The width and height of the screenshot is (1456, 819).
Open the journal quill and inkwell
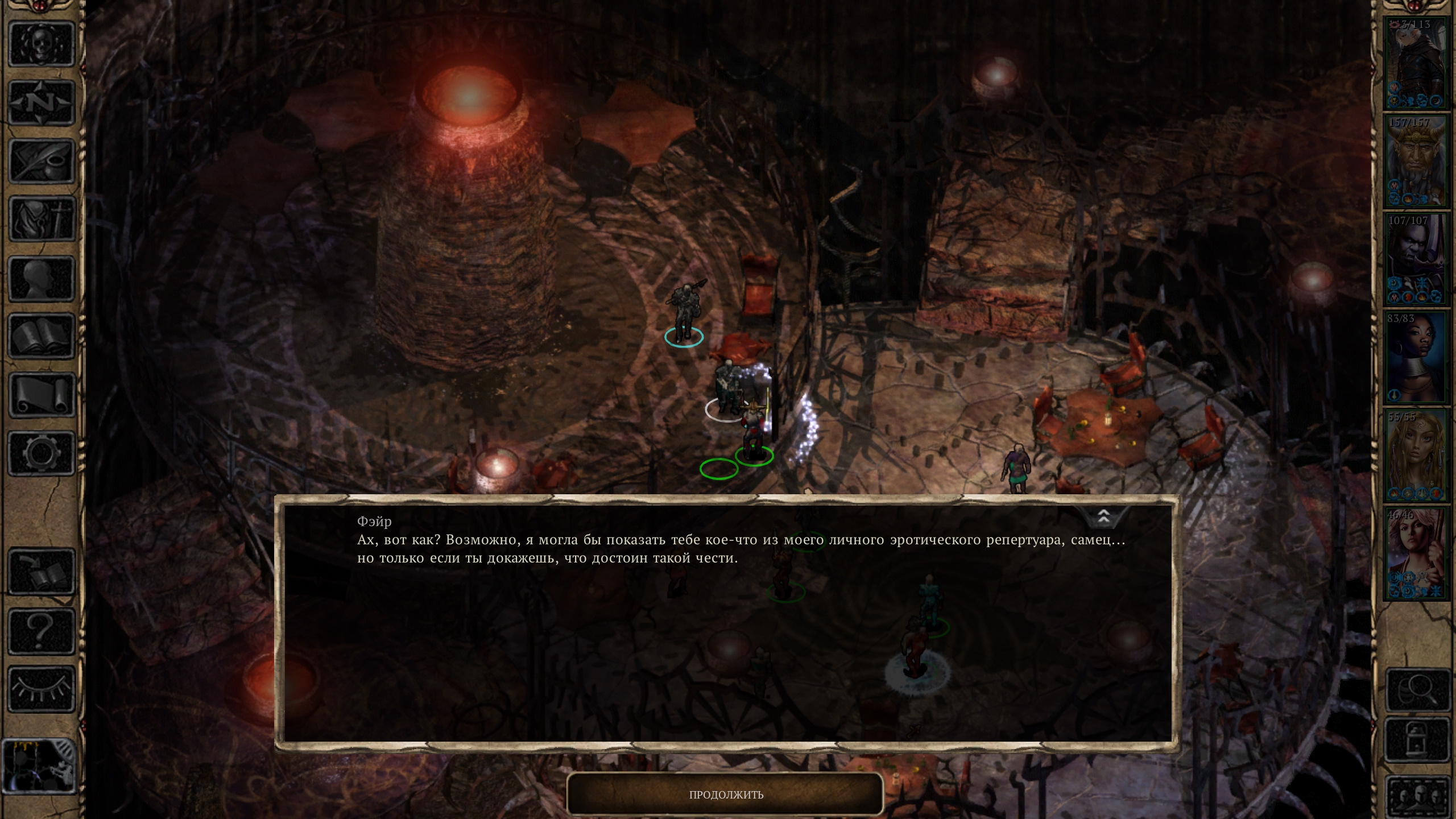[x=42, y=162]
